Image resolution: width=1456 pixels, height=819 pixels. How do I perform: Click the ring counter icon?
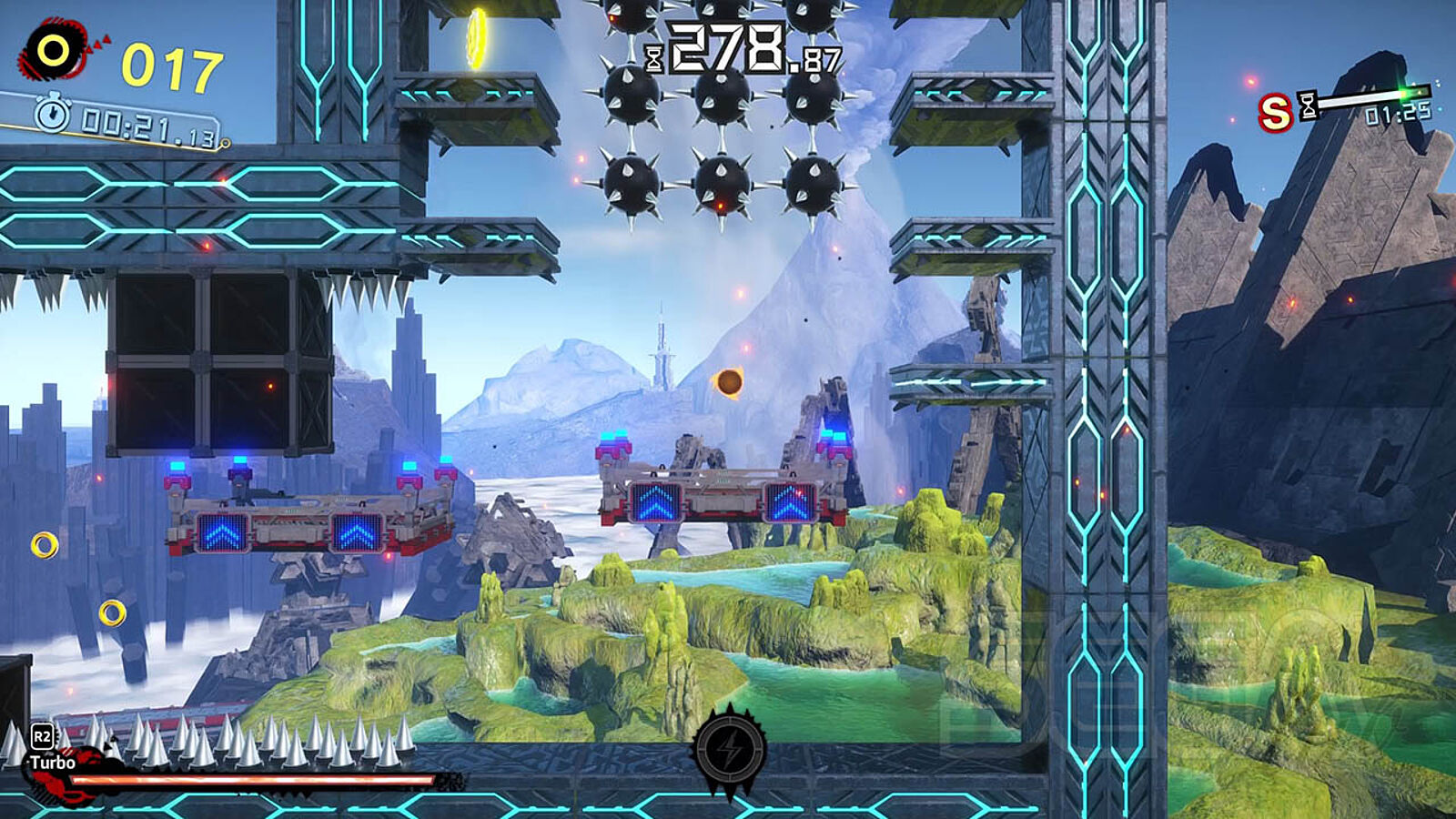(x=53, y=51)
